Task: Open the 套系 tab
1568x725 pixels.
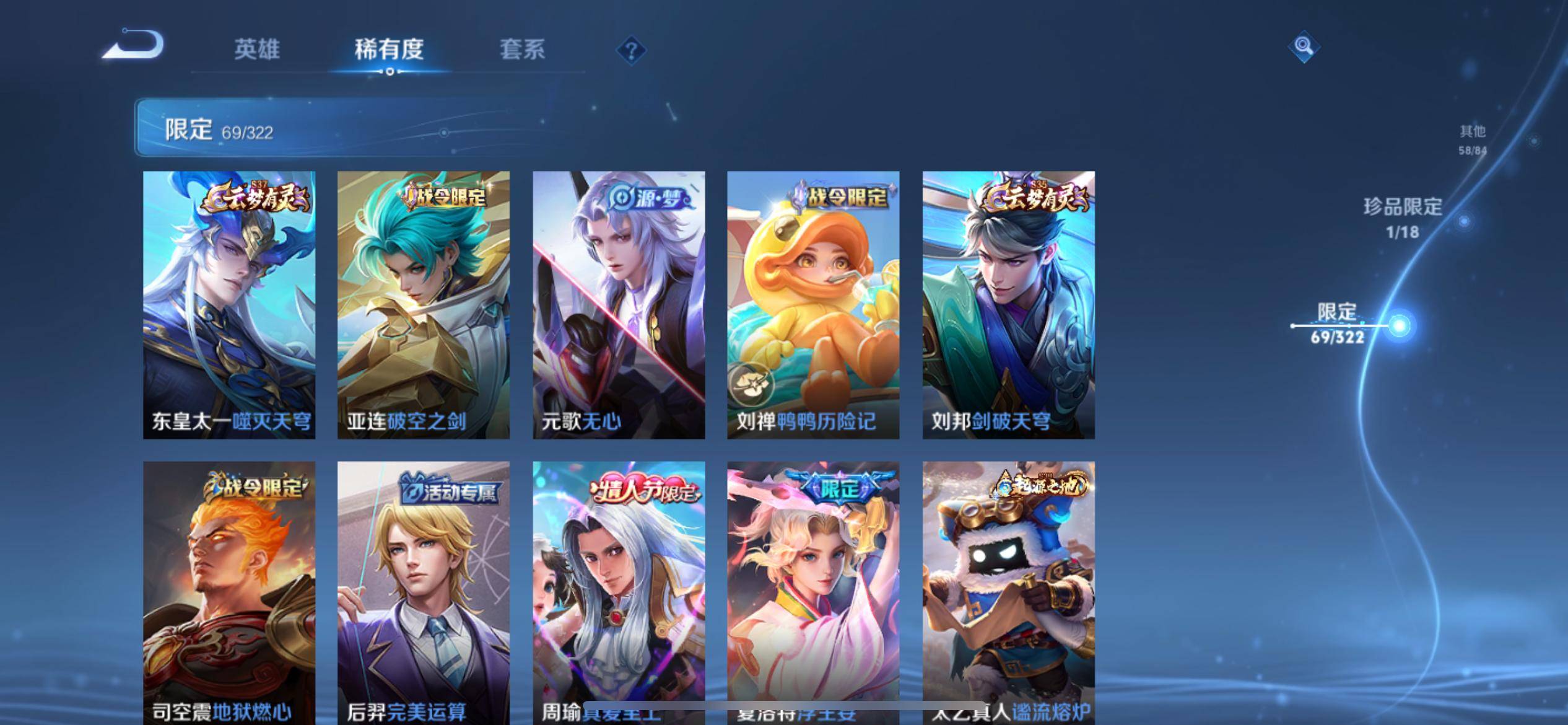Action: click(x=522, y=50)
